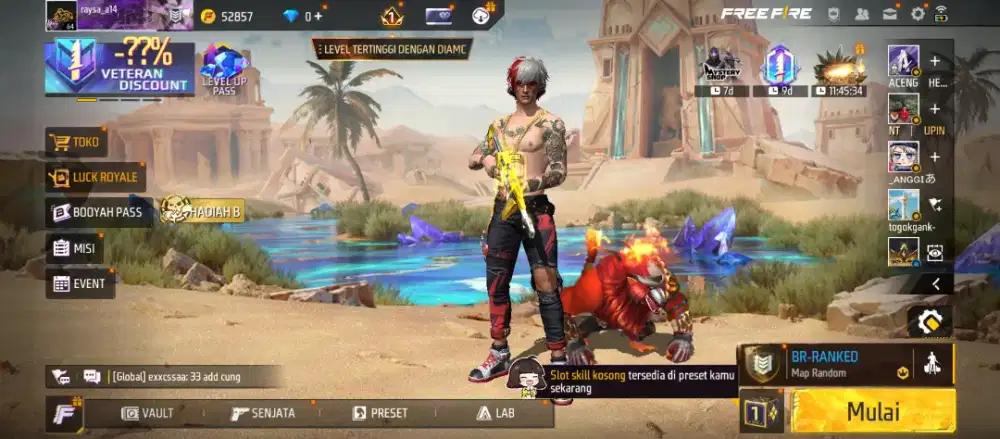1000x439 pixels.
Task: Open the Senjata weapons tab
Action: click(x=263, y=413)
